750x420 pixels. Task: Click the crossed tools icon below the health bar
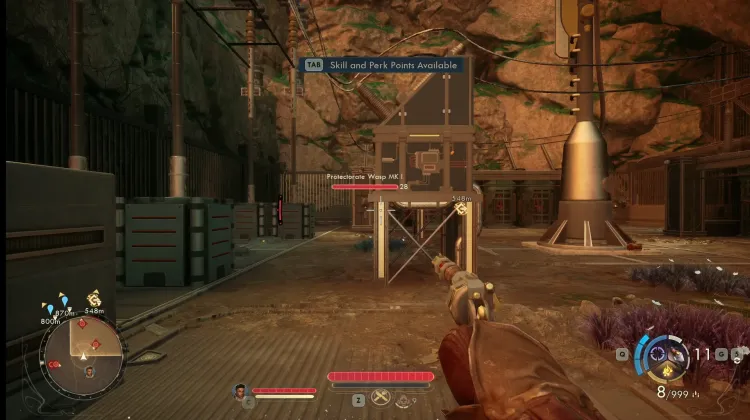click(x=380, y=398)
